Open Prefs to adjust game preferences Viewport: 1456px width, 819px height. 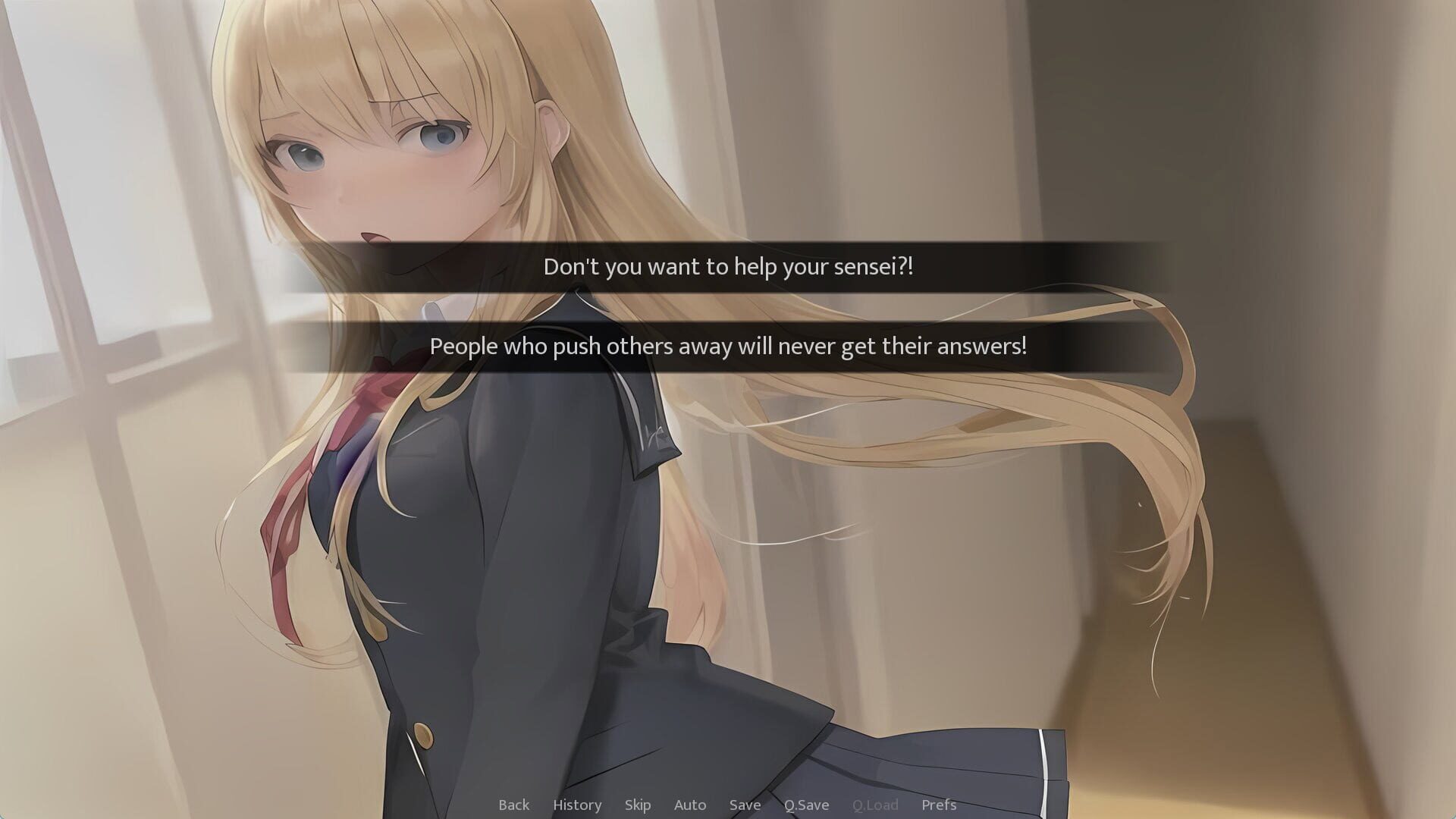tap(939, 805)
